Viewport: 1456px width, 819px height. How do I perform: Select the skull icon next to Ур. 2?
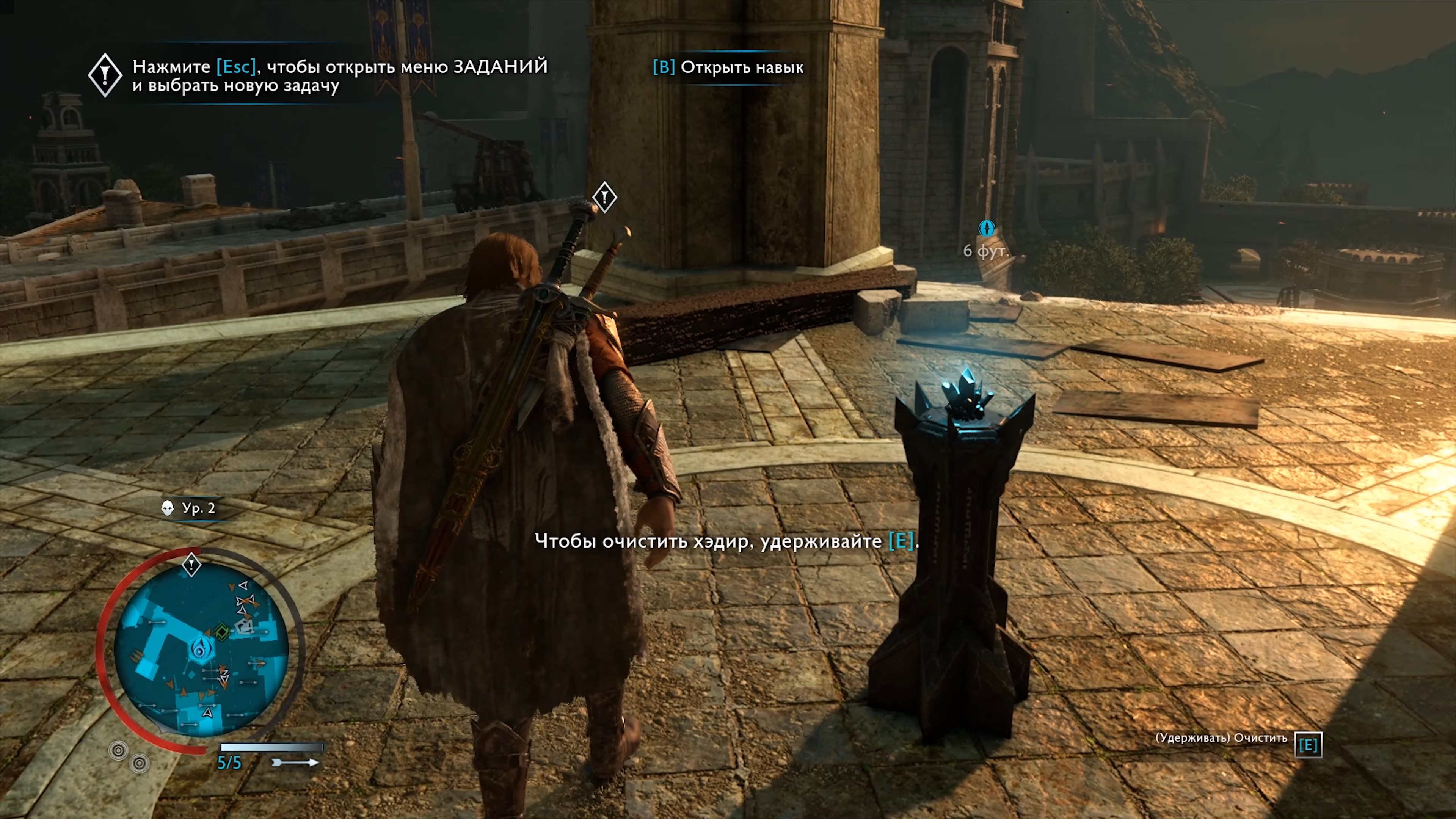167,509
